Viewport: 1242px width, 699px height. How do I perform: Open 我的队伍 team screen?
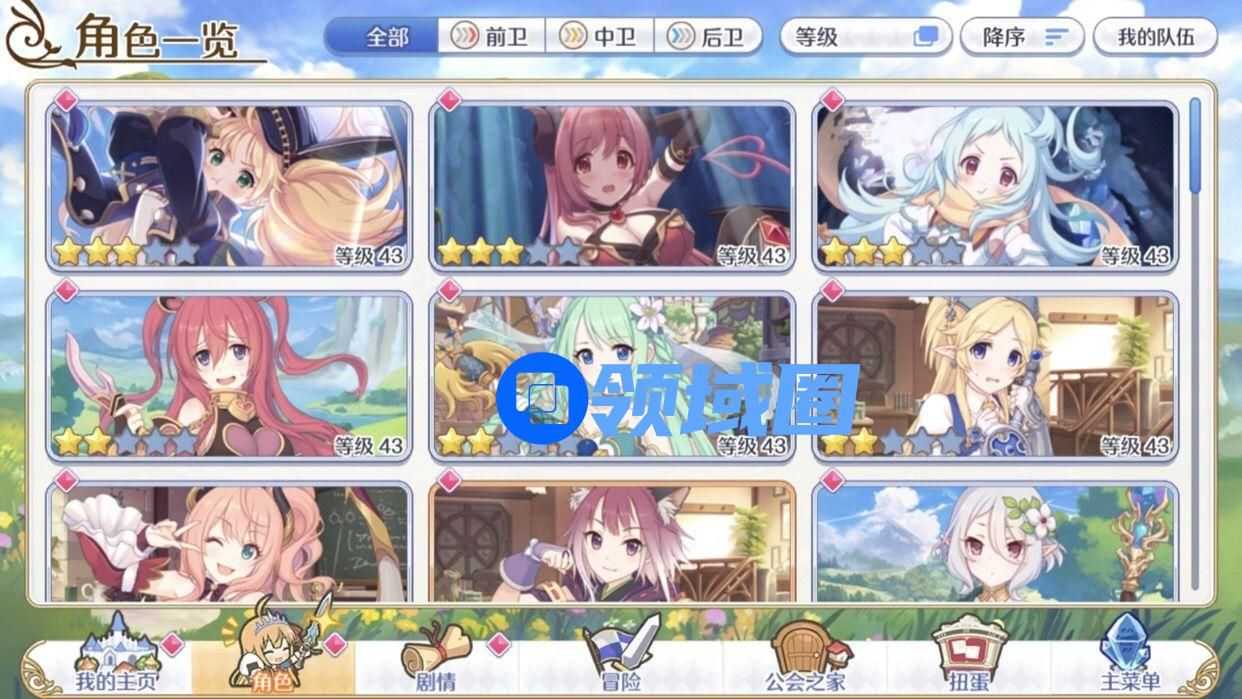1154,37
